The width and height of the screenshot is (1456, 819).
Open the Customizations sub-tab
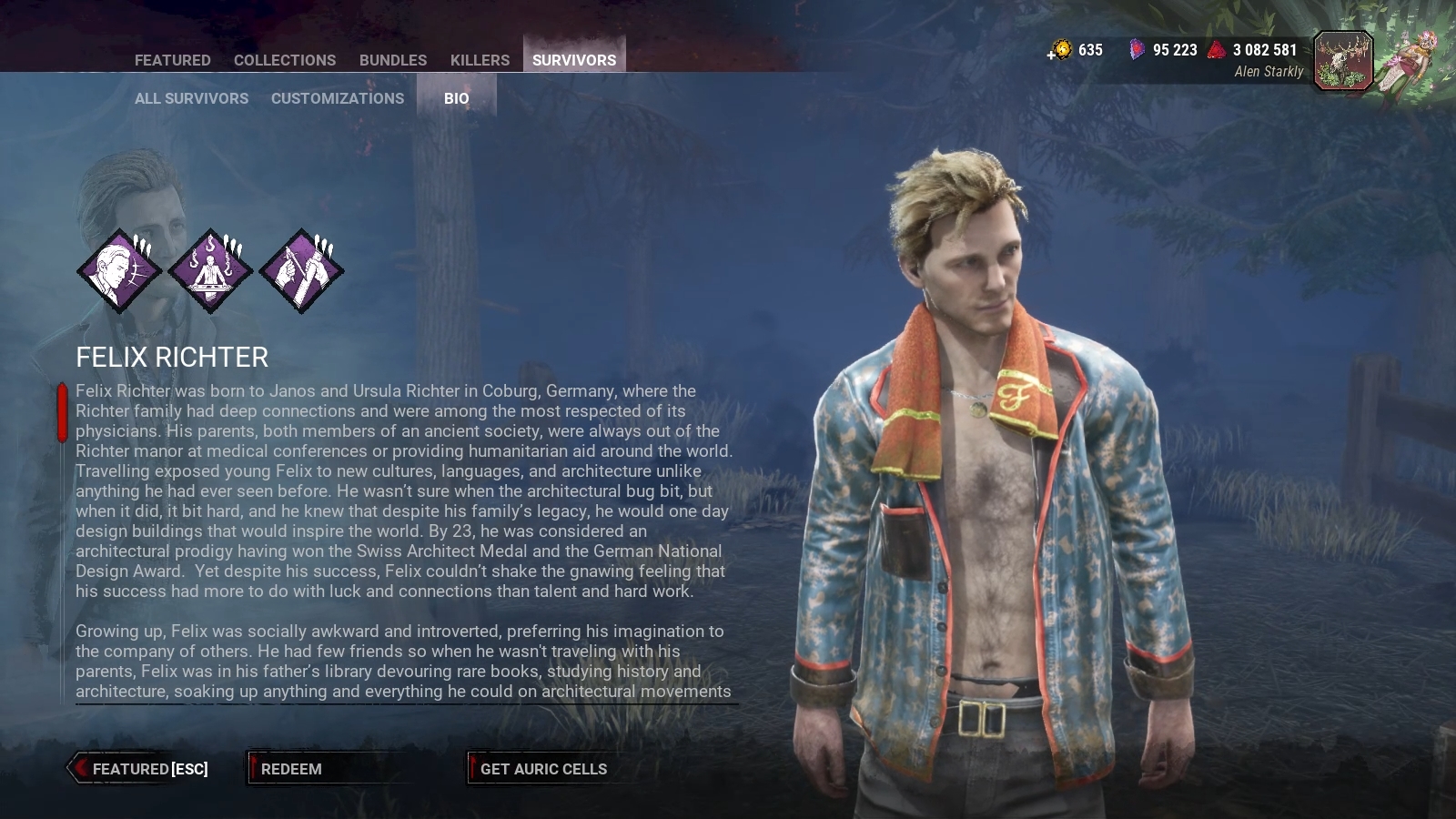point(337,98)
